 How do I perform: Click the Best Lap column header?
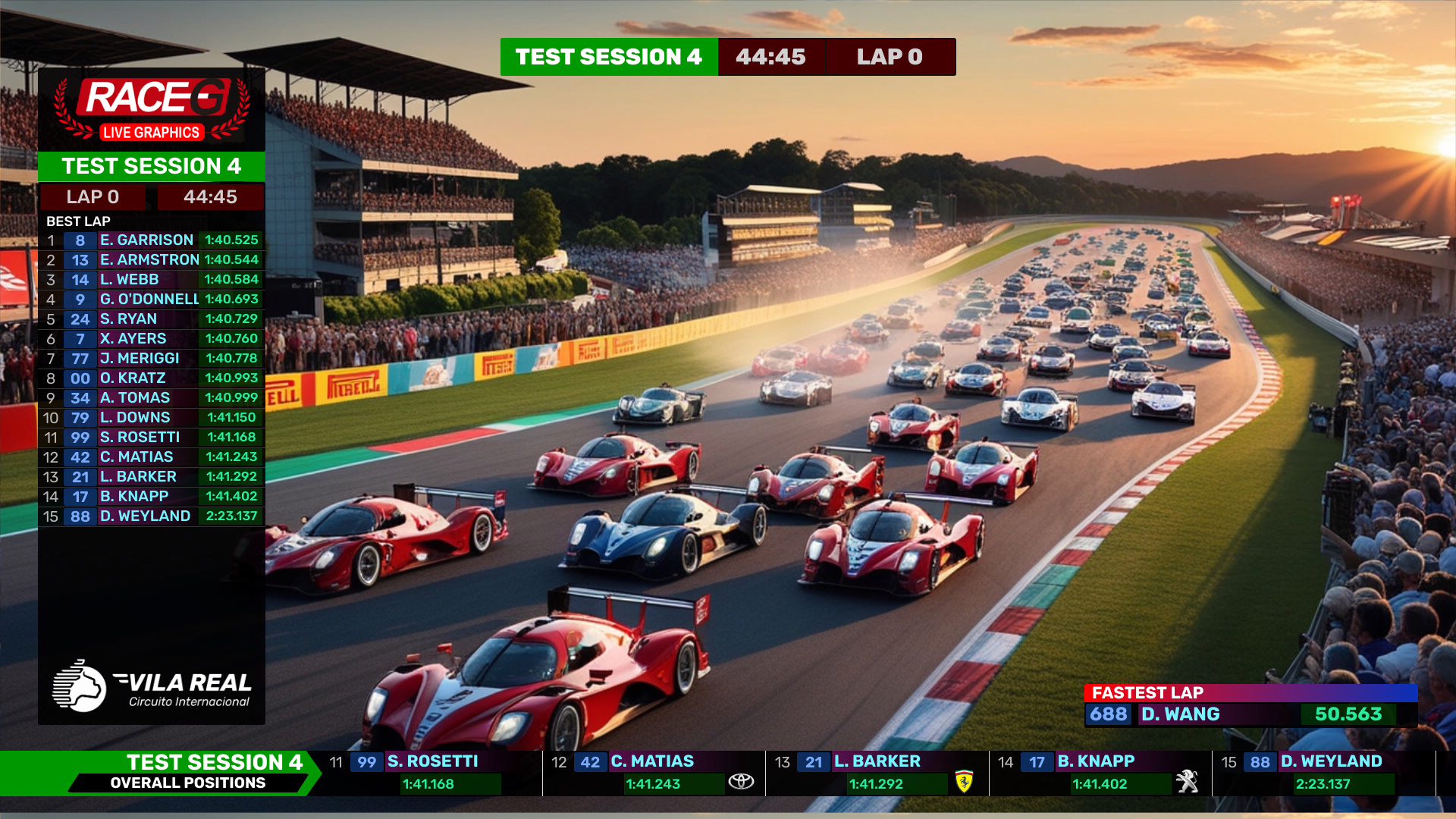(79, 221)
